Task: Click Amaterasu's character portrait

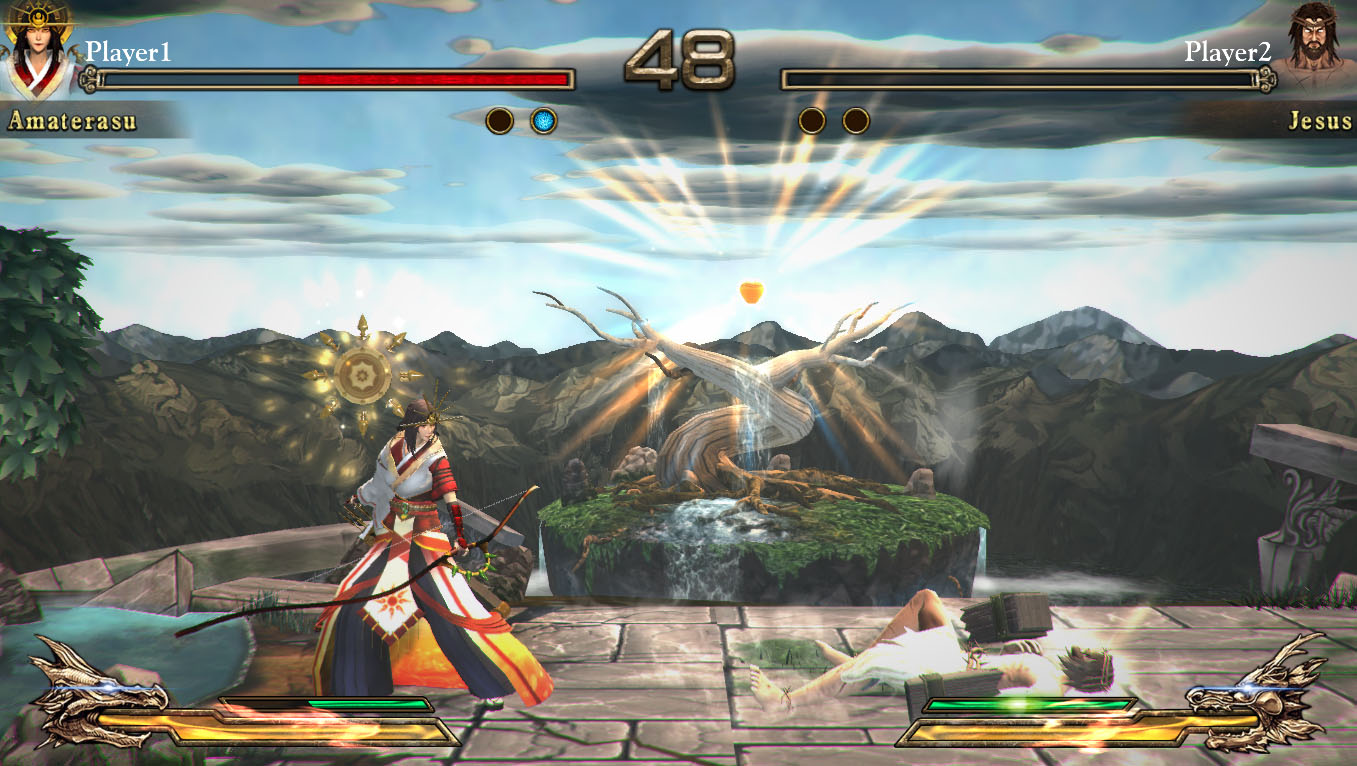Action: coord(38,48)
